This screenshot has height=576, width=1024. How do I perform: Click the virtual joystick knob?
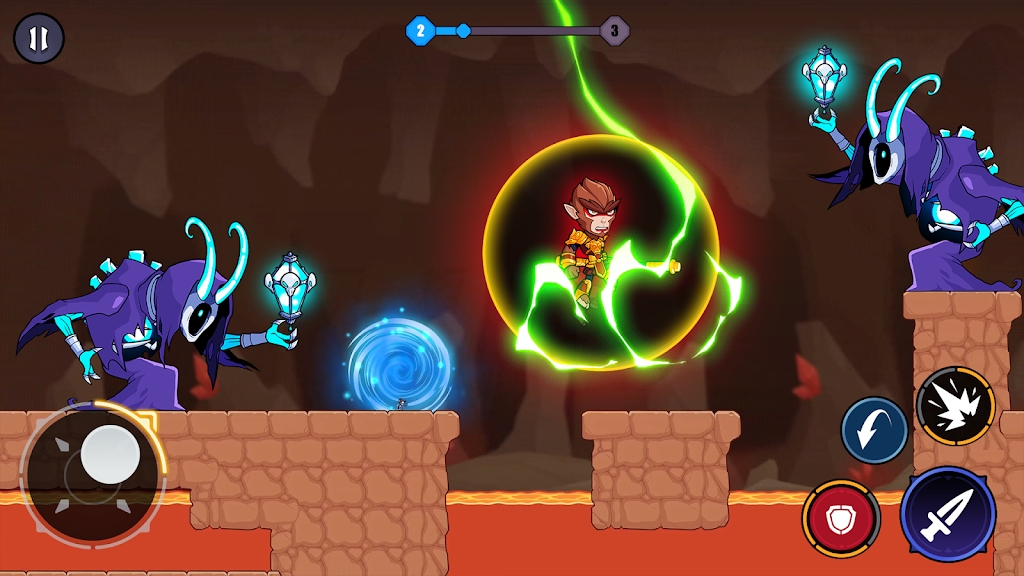coord(109,455)
